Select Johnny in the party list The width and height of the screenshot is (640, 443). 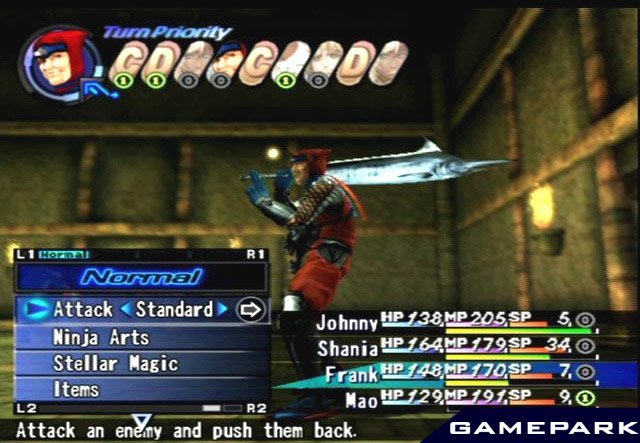[348, 322]
